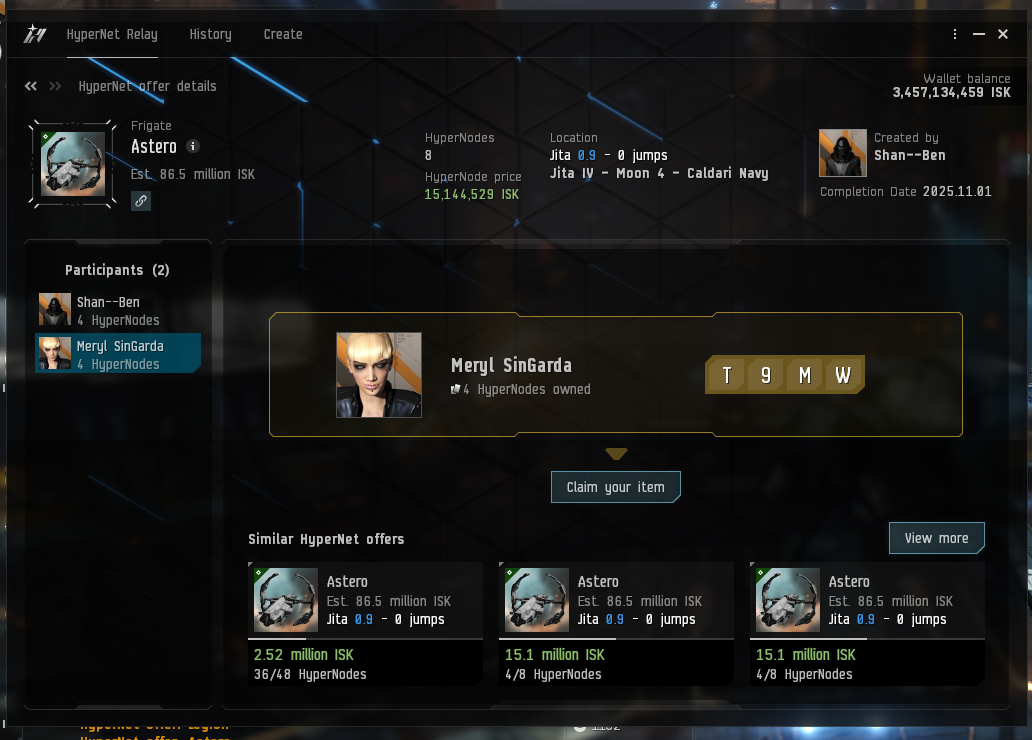This screenshot has width=1032, height=740.
Task: Minimize the HyperNet window
Action: point(979,34)
